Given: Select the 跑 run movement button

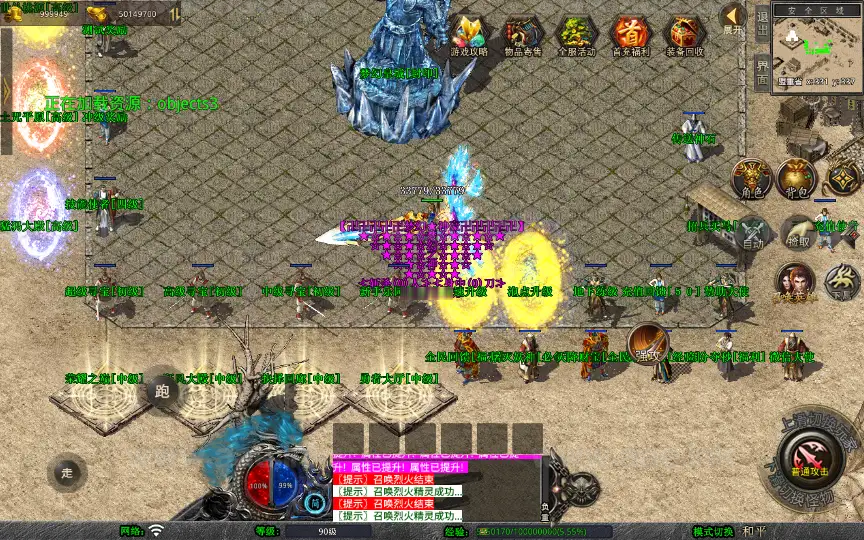Looking at the screenshot, I should pos(163,389).
